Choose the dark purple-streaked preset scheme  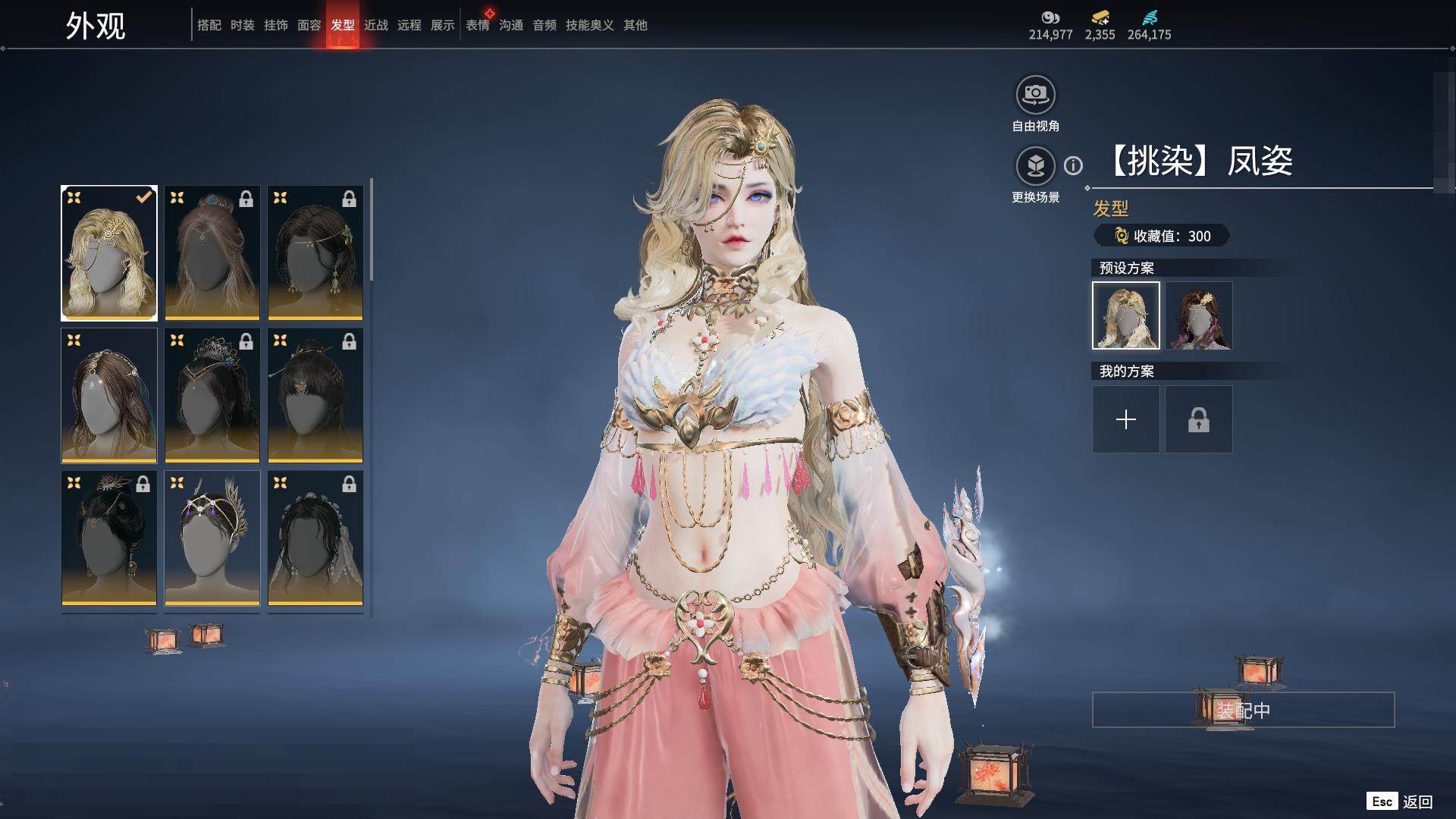(1198, 315)
